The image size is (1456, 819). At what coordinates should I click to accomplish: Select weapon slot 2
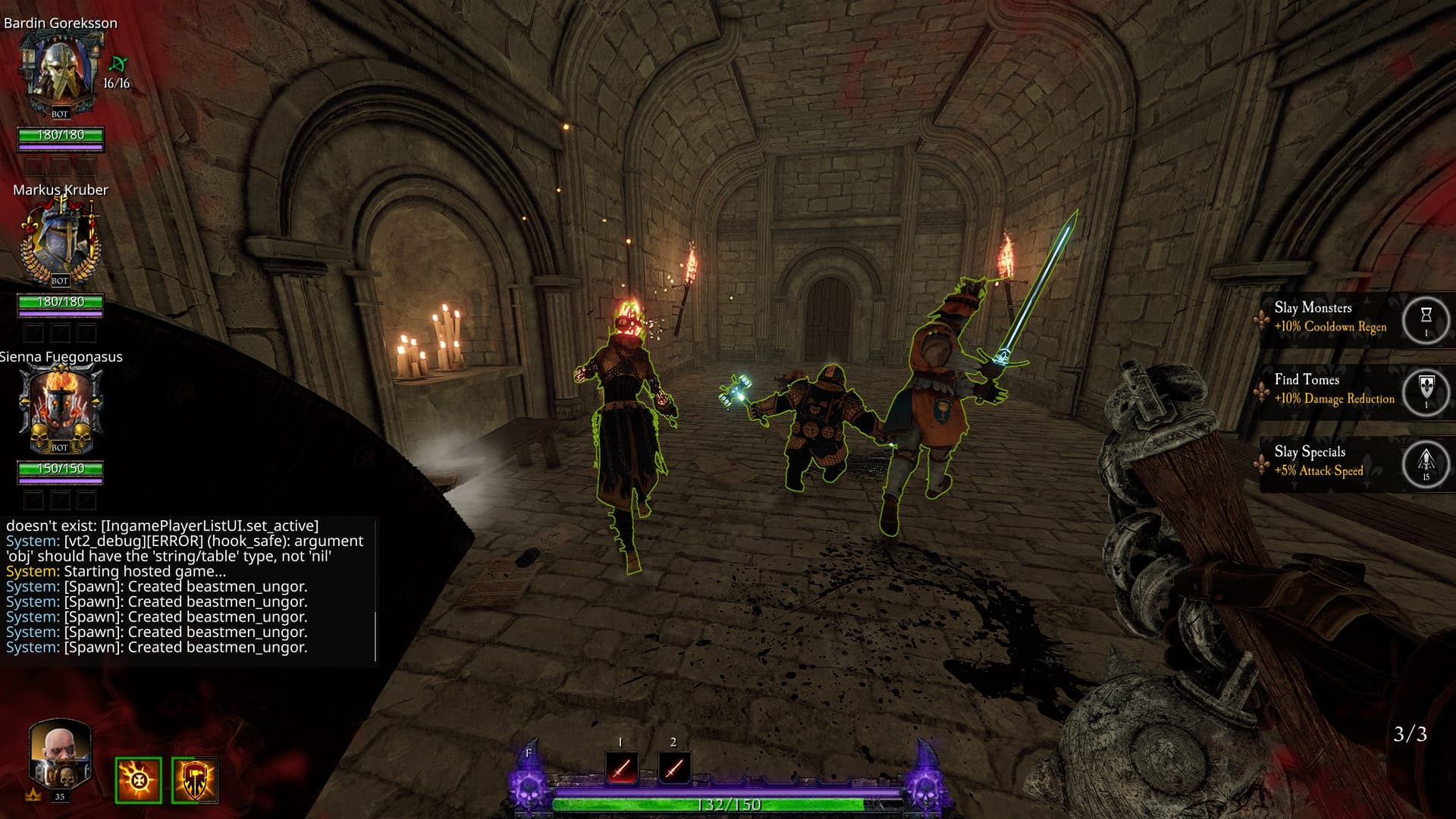tap(674, 768)
